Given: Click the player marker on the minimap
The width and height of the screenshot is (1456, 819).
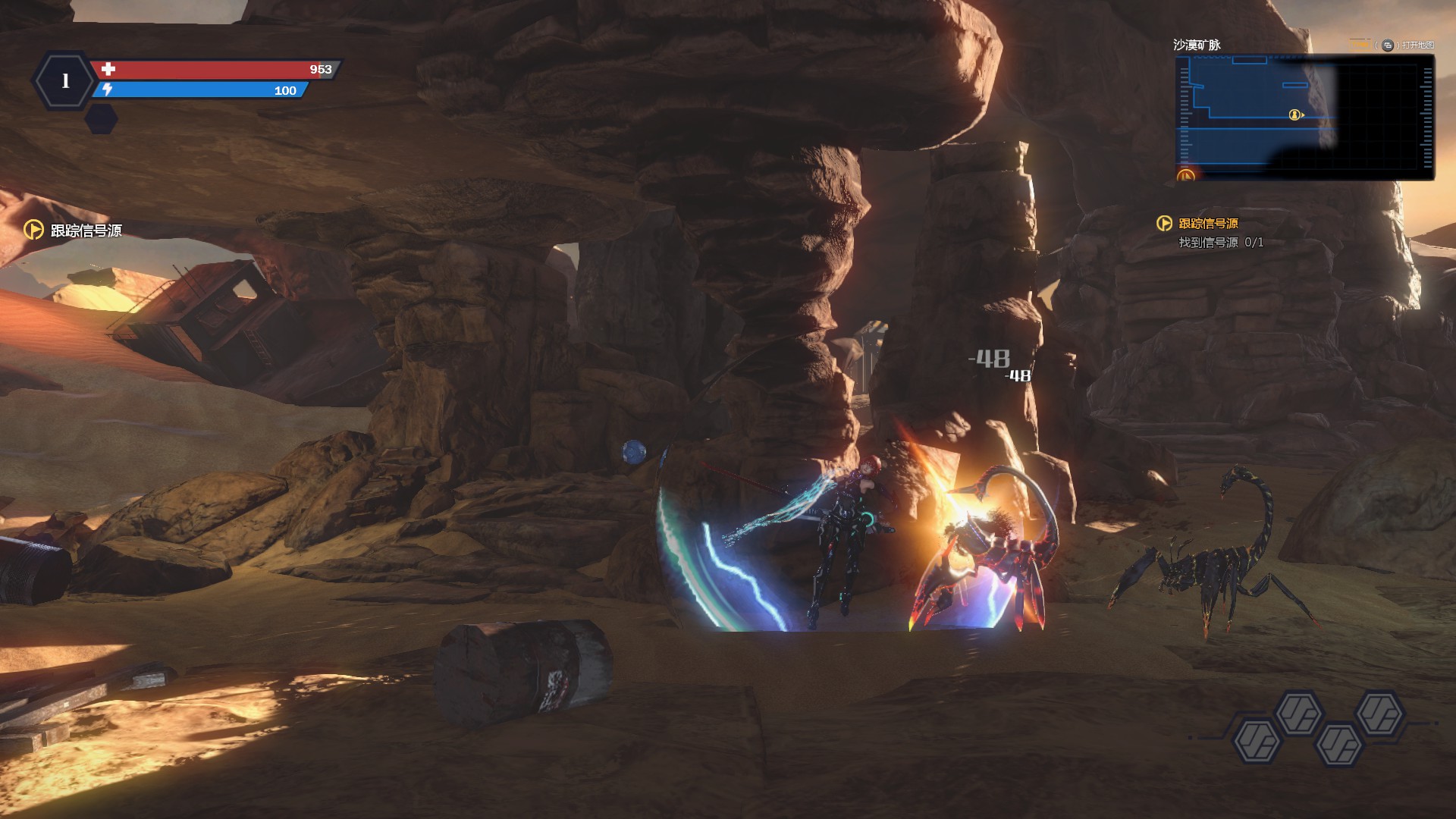Looking at the screenshot, I should point(1294,115).
